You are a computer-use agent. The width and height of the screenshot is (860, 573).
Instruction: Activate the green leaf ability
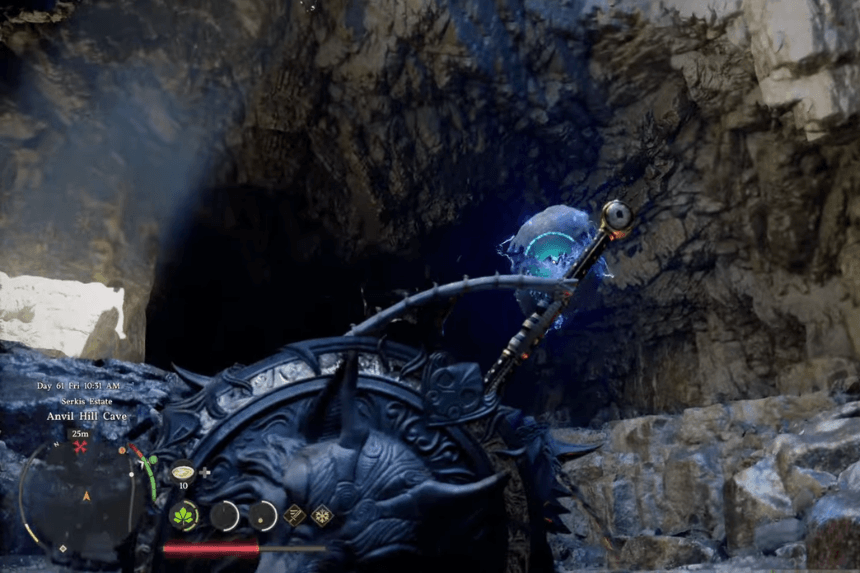[x=184, y=516]
